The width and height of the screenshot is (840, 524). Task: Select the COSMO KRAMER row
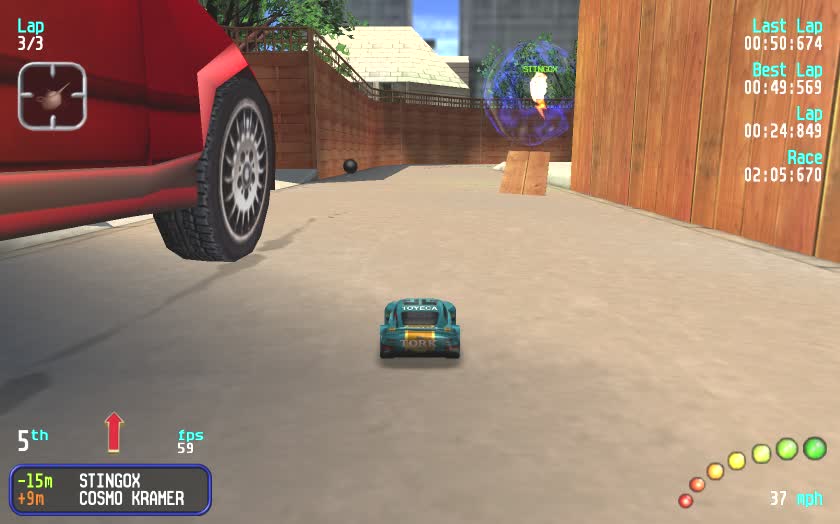click(x=110, y=498)
